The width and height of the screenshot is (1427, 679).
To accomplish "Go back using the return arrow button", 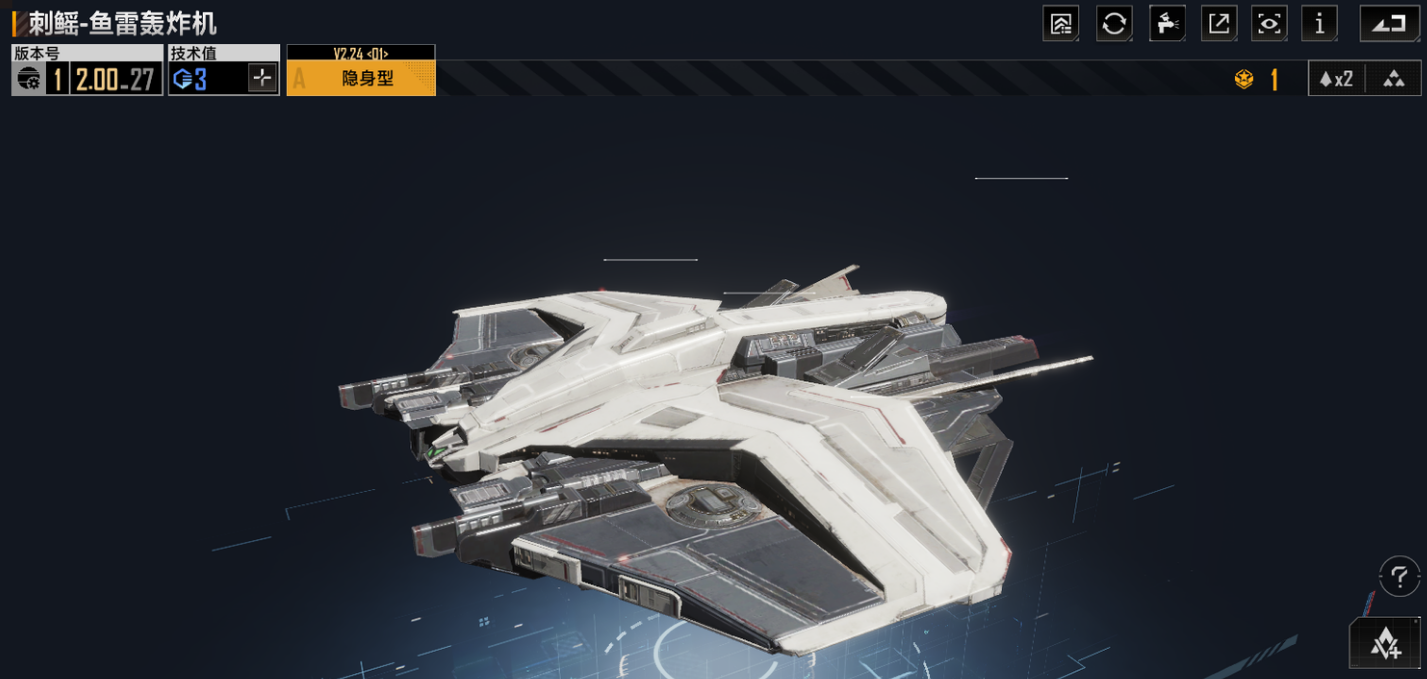I will pos(1389,23).
